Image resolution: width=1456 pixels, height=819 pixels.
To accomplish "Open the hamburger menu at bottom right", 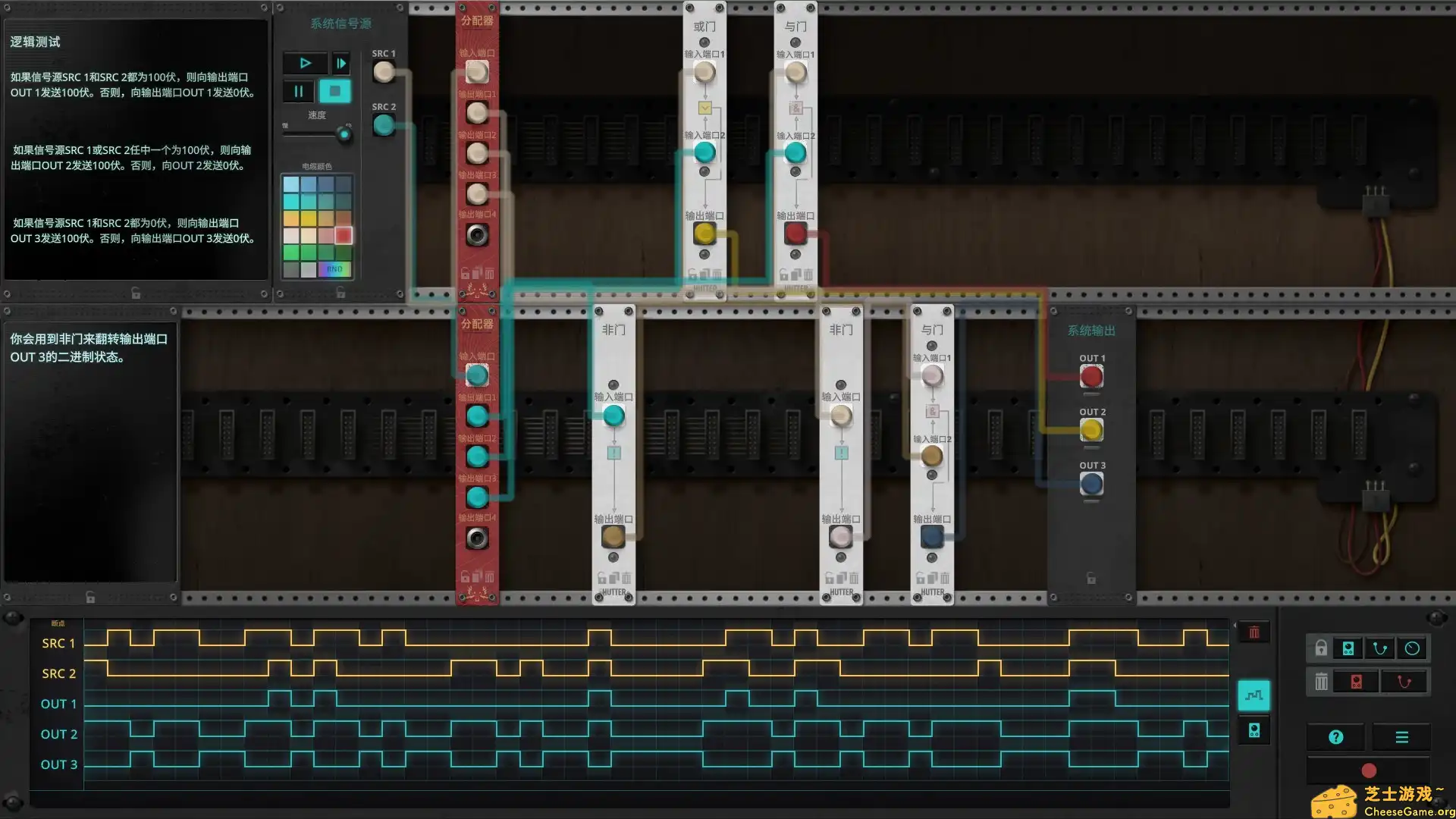I will pos(1401,736).
